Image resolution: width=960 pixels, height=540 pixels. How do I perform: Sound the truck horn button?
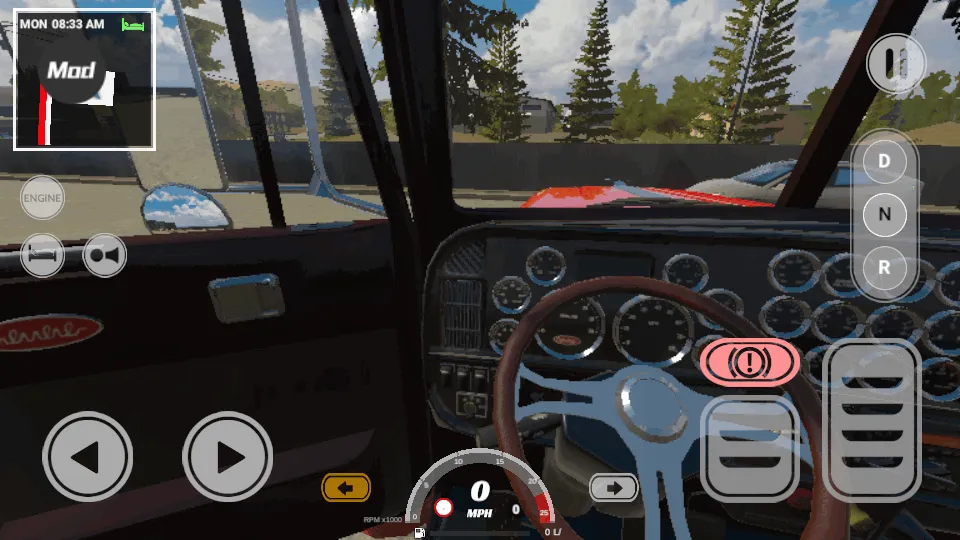click(105, 255)
